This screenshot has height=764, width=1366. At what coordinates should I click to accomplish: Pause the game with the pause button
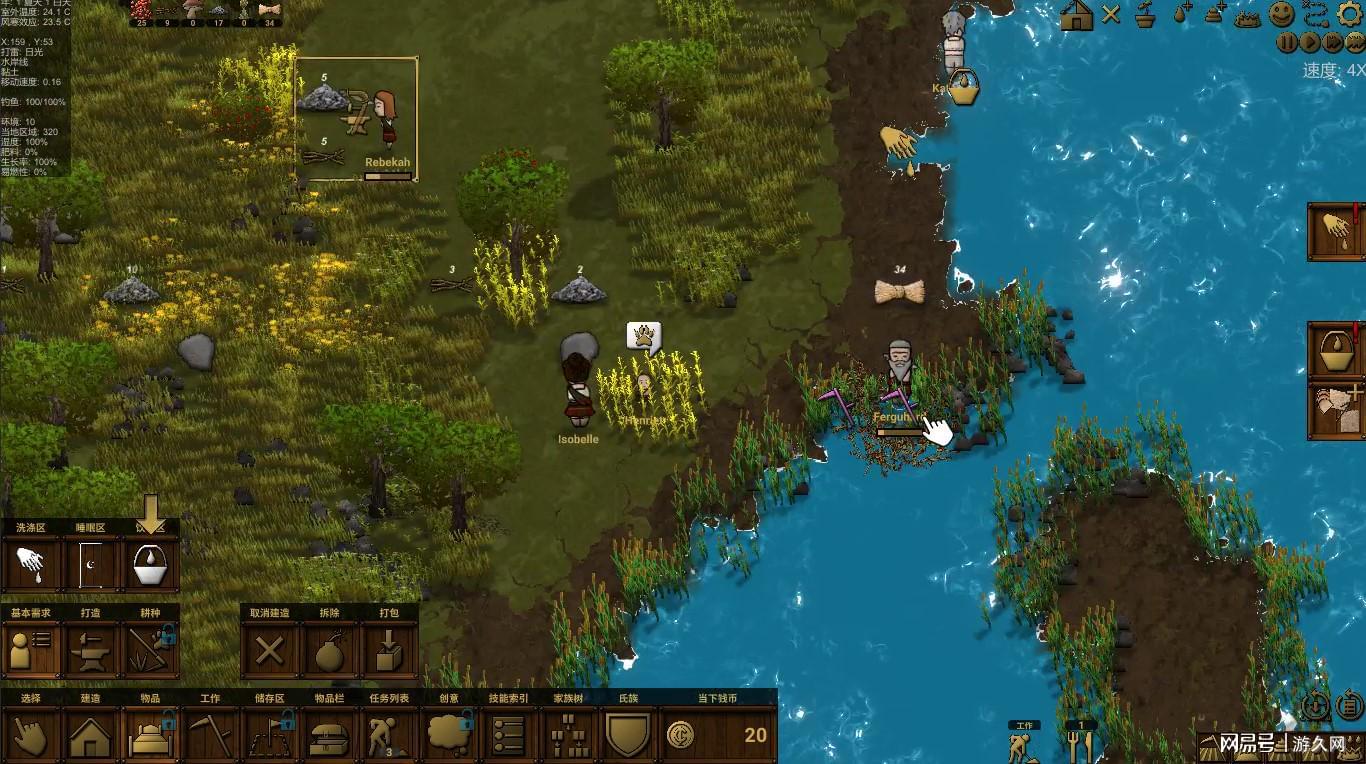pyautogui.click(x=1287, y=43)
